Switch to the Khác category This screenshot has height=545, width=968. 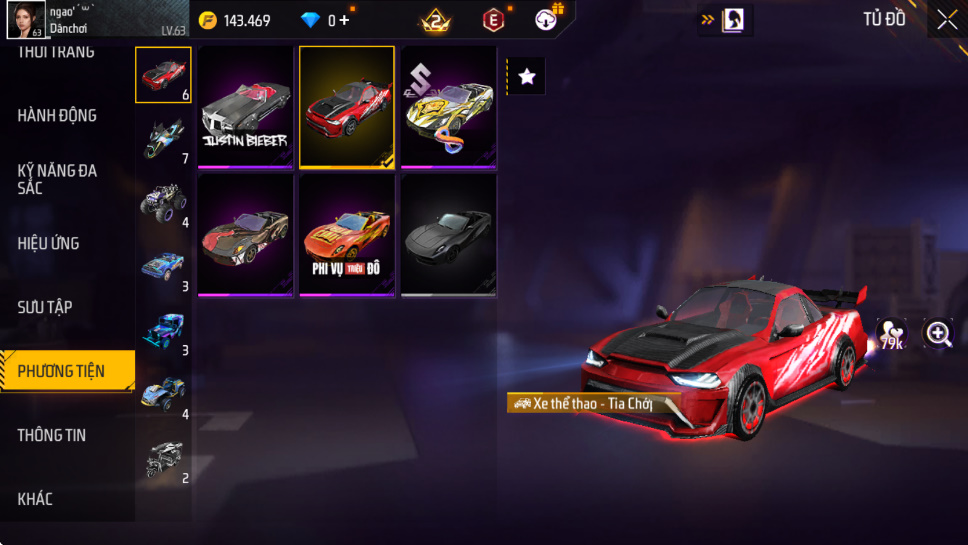click(35, 499)
